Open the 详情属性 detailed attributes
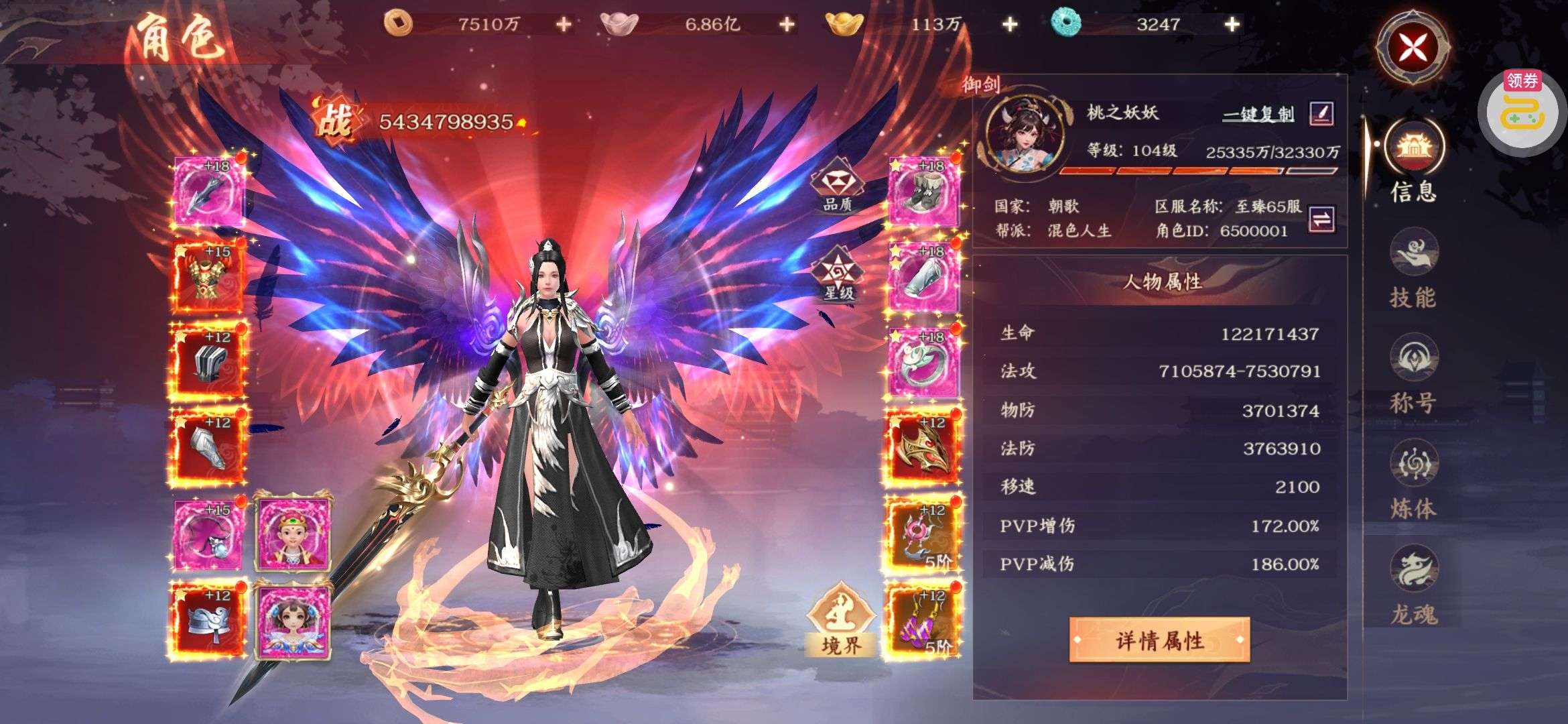 [x=1159, y=640]
